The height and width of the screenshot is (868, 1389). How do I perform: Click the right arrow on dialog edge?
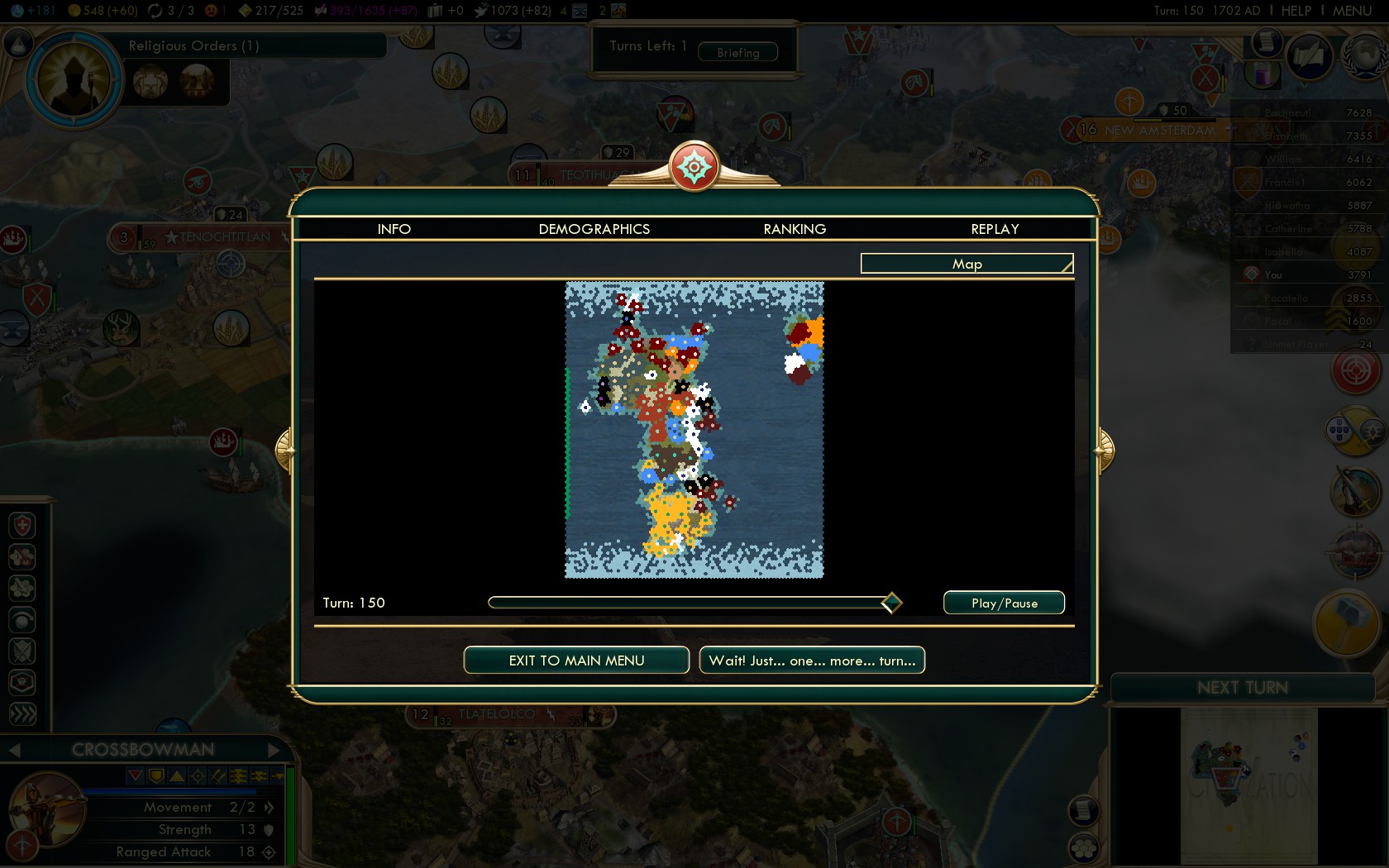pos(1105,450)
